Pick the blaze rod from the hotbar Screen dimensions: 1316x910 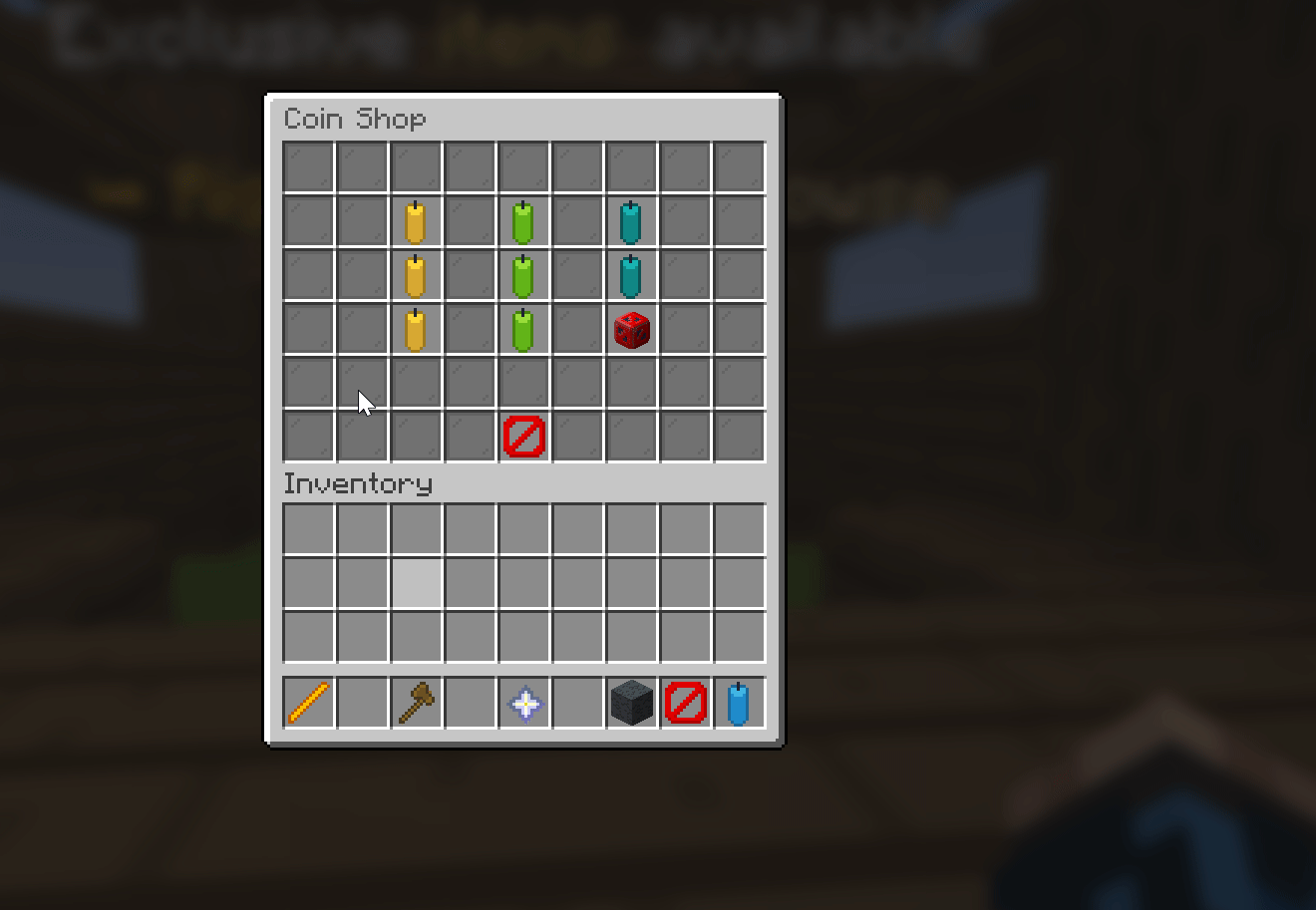pos(308,702)
